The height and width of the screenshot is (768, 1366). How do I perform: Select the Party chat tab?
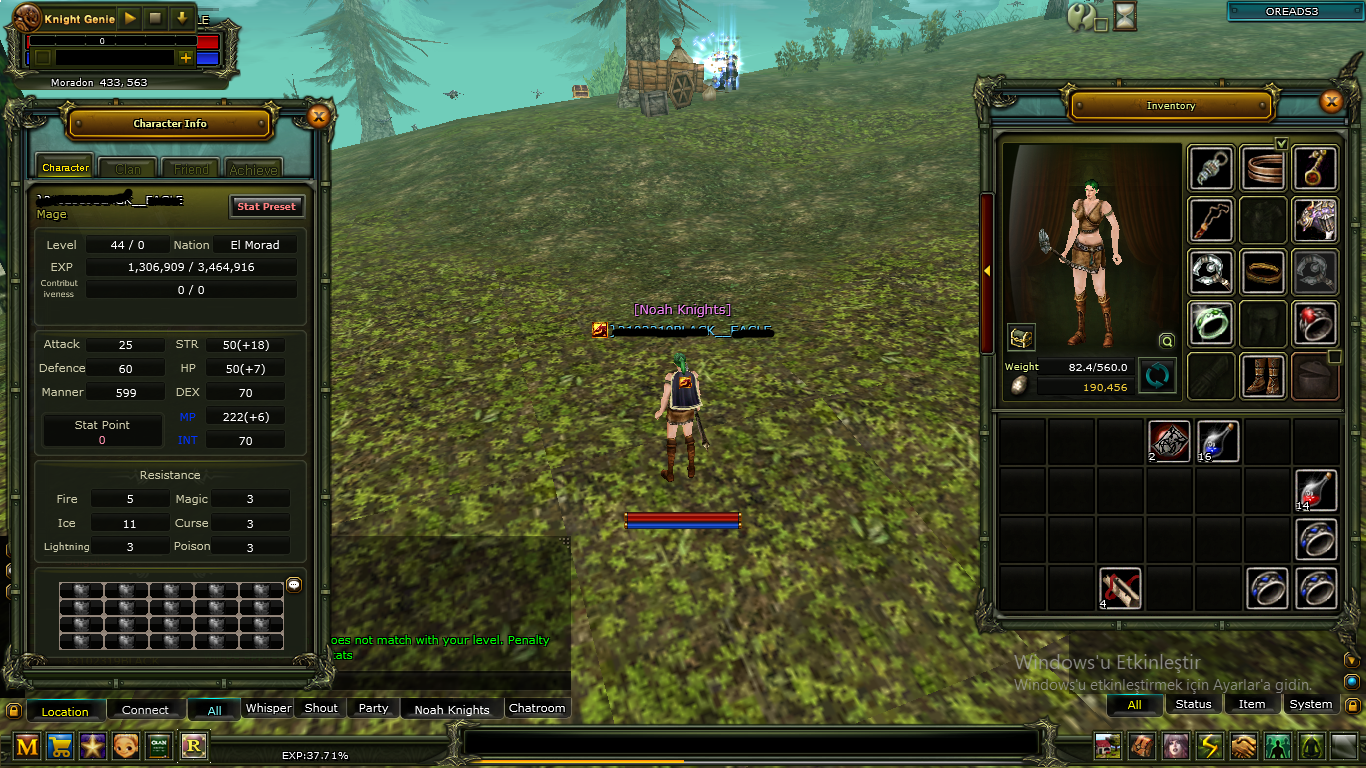[373, 708]
